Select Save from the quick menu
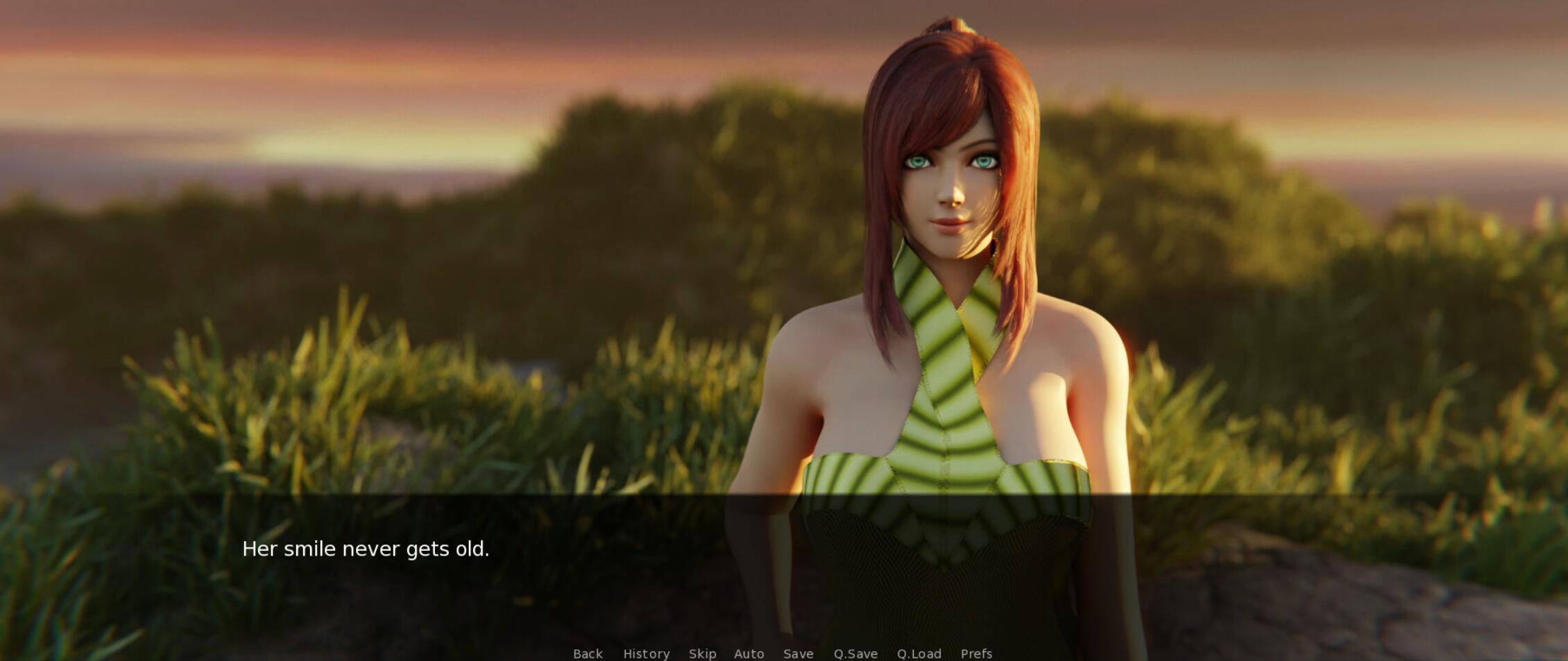1568x661 pixels. [x=798, y=653]
